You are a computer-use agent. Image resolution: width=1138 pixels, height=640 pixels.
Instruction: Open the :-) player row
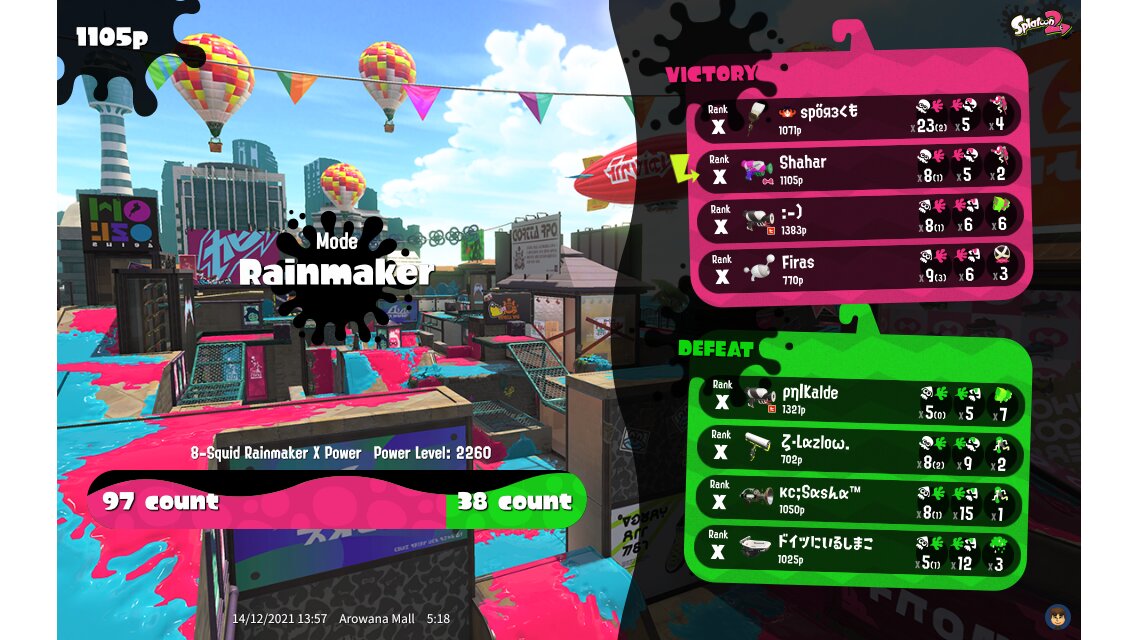click(x=860, y=218)
